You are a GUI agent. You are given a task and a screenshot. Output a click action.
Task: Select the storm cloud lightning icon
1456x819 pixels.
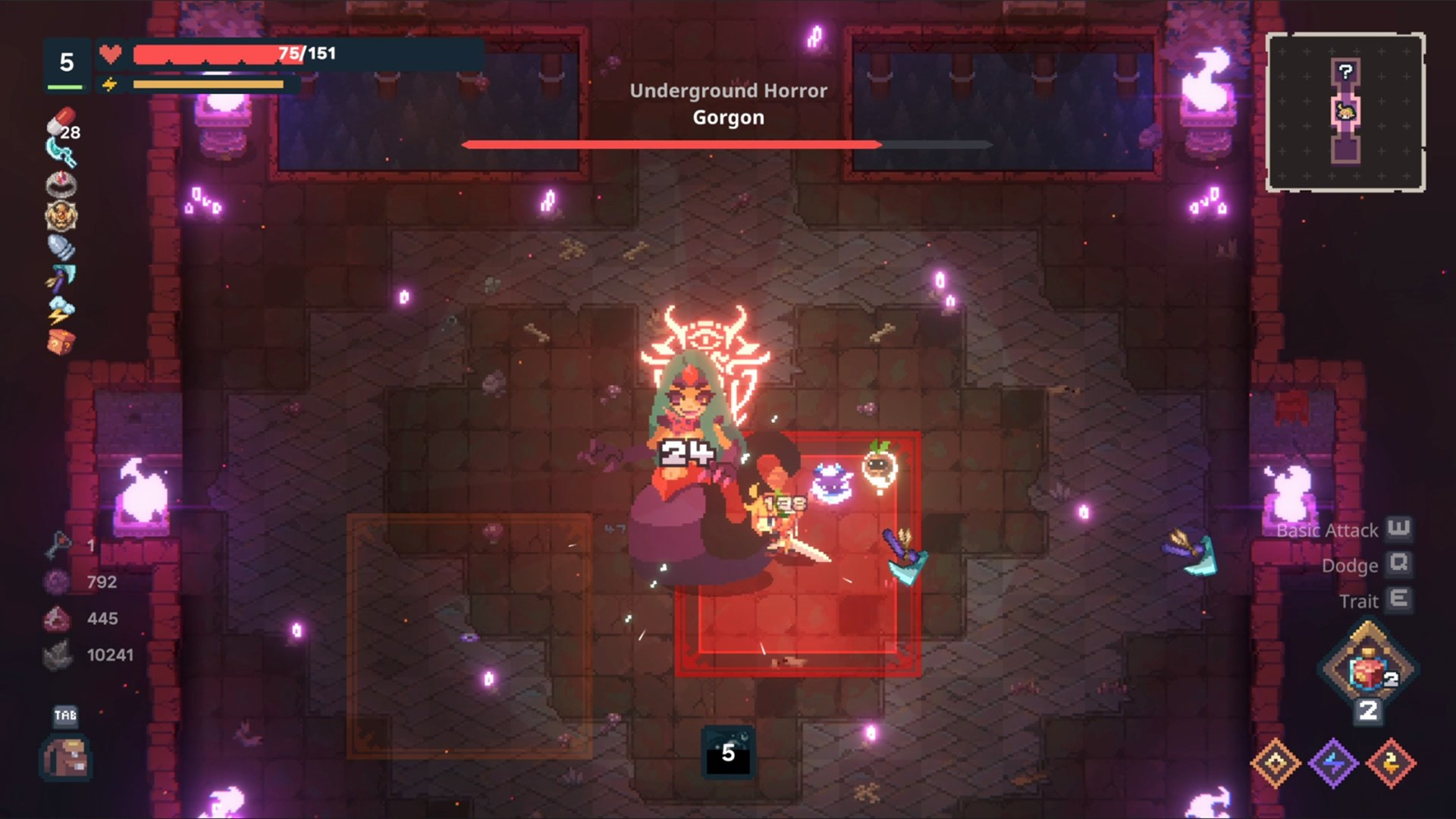pyautogui.click(x=61, y=310)
